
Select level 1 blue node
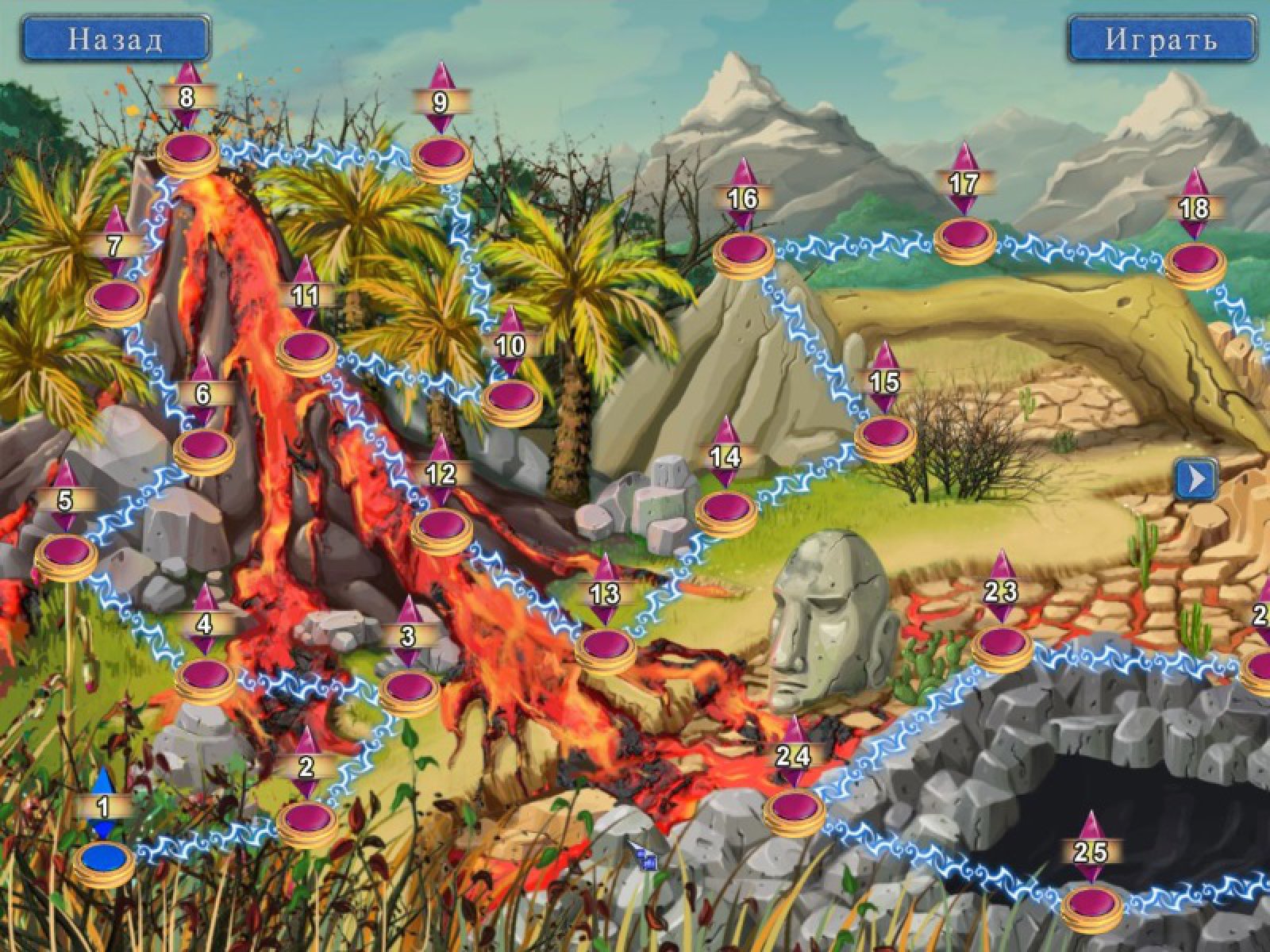(104, 858)
